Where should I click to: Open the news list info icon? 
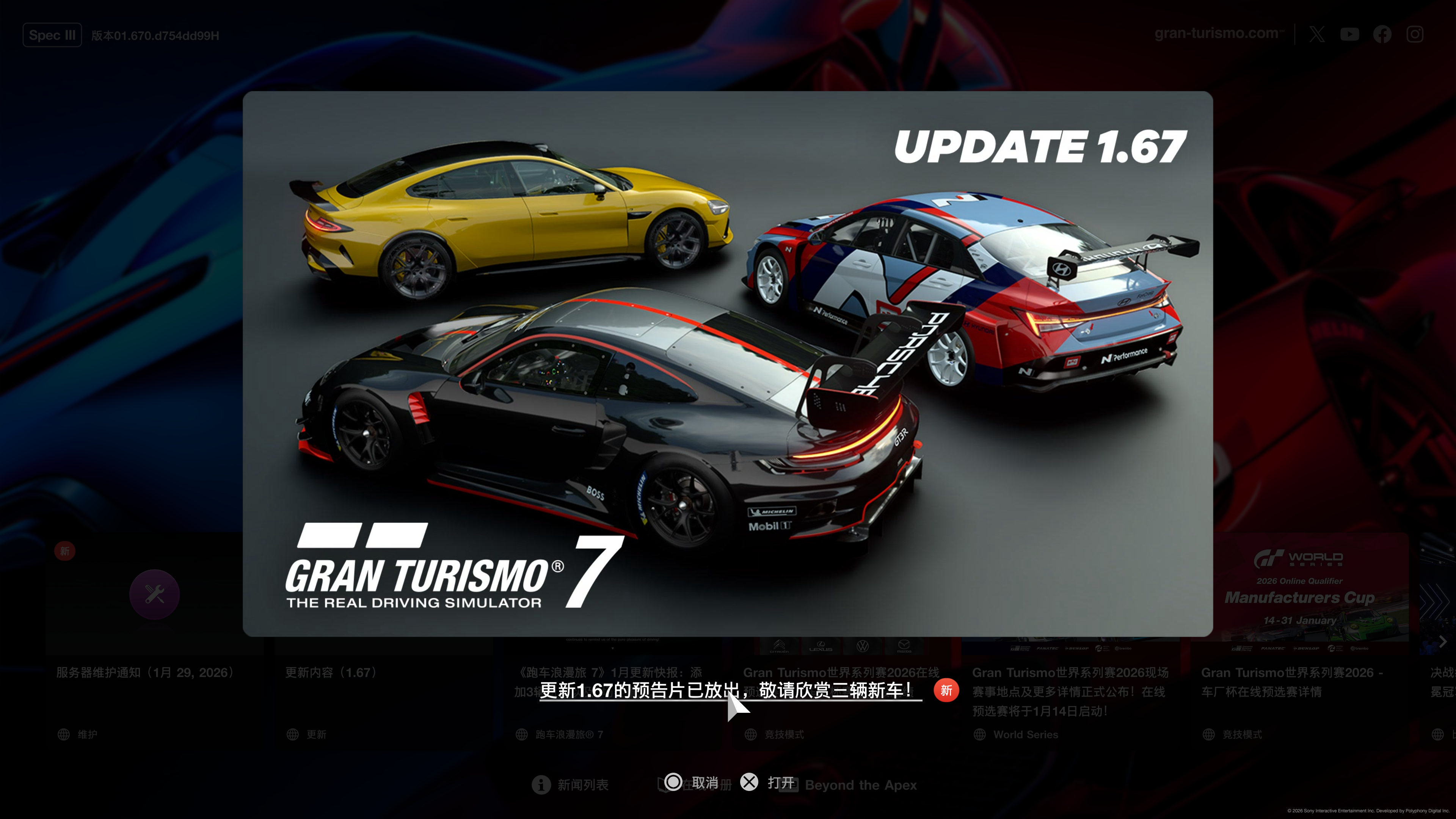pyautogui.click(x=541, y=784)
